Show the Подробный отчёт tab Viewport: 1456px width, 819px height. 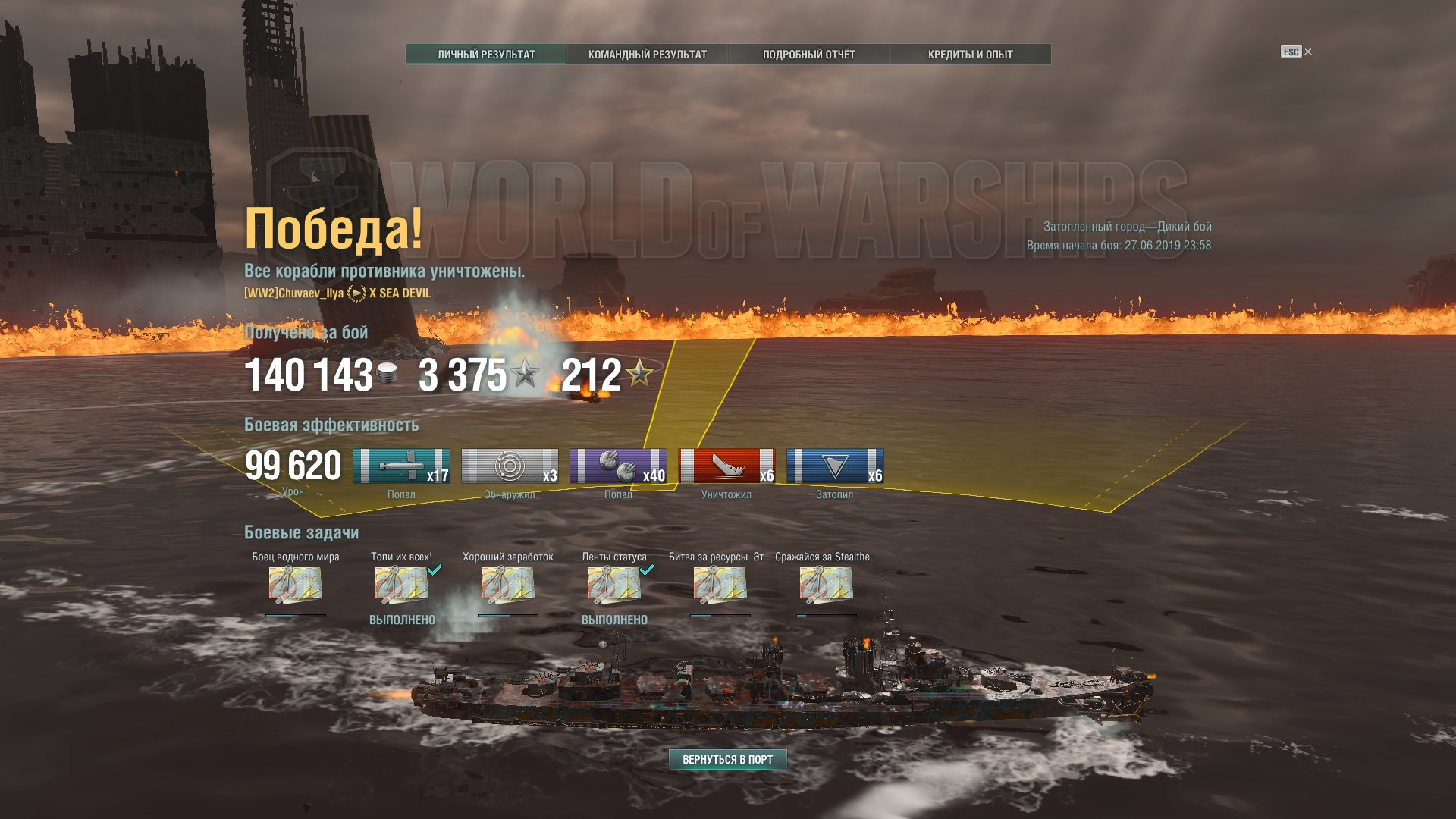pyautogui.click(x=808, y=55)
